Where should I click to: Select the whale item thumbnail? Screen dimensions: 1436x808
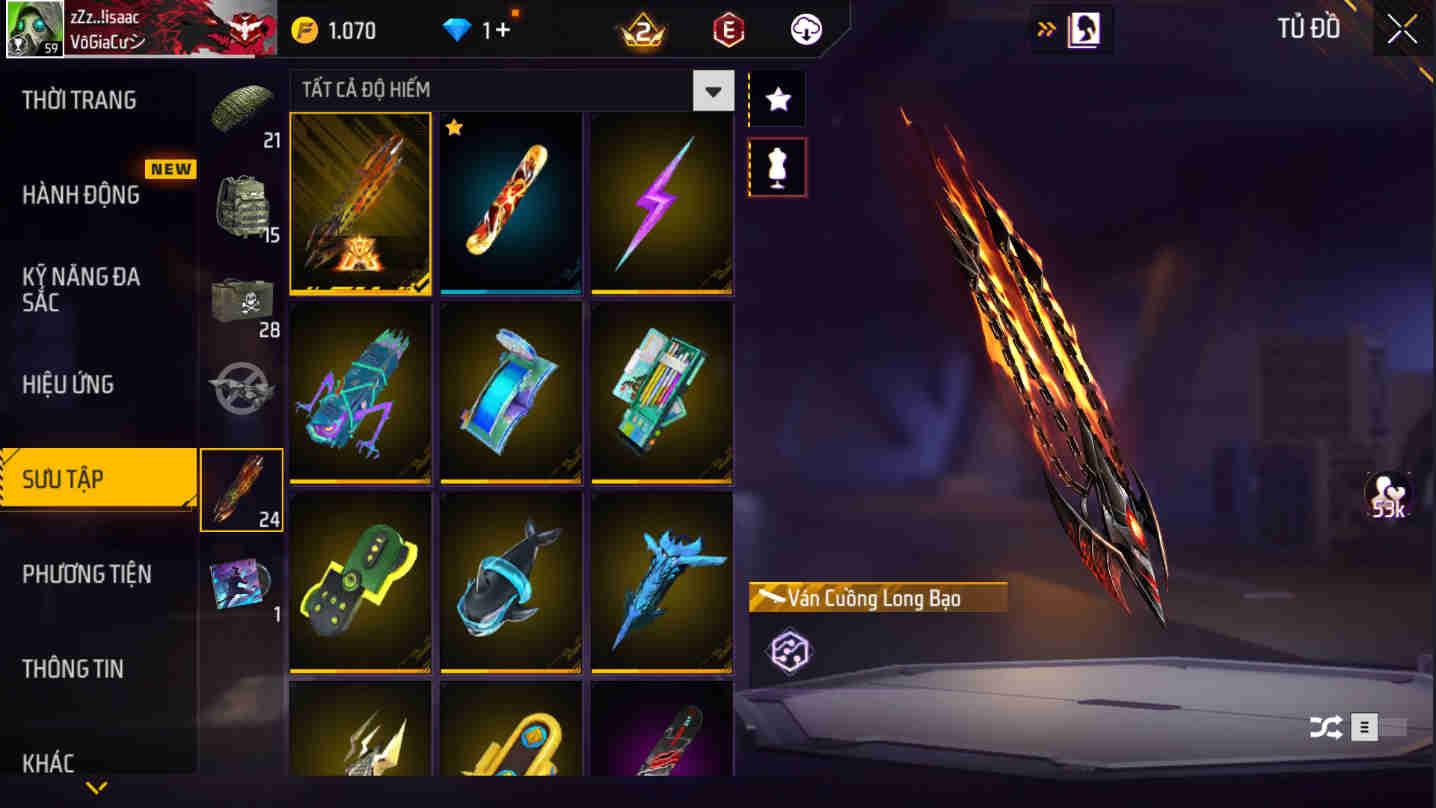[510, 585]
